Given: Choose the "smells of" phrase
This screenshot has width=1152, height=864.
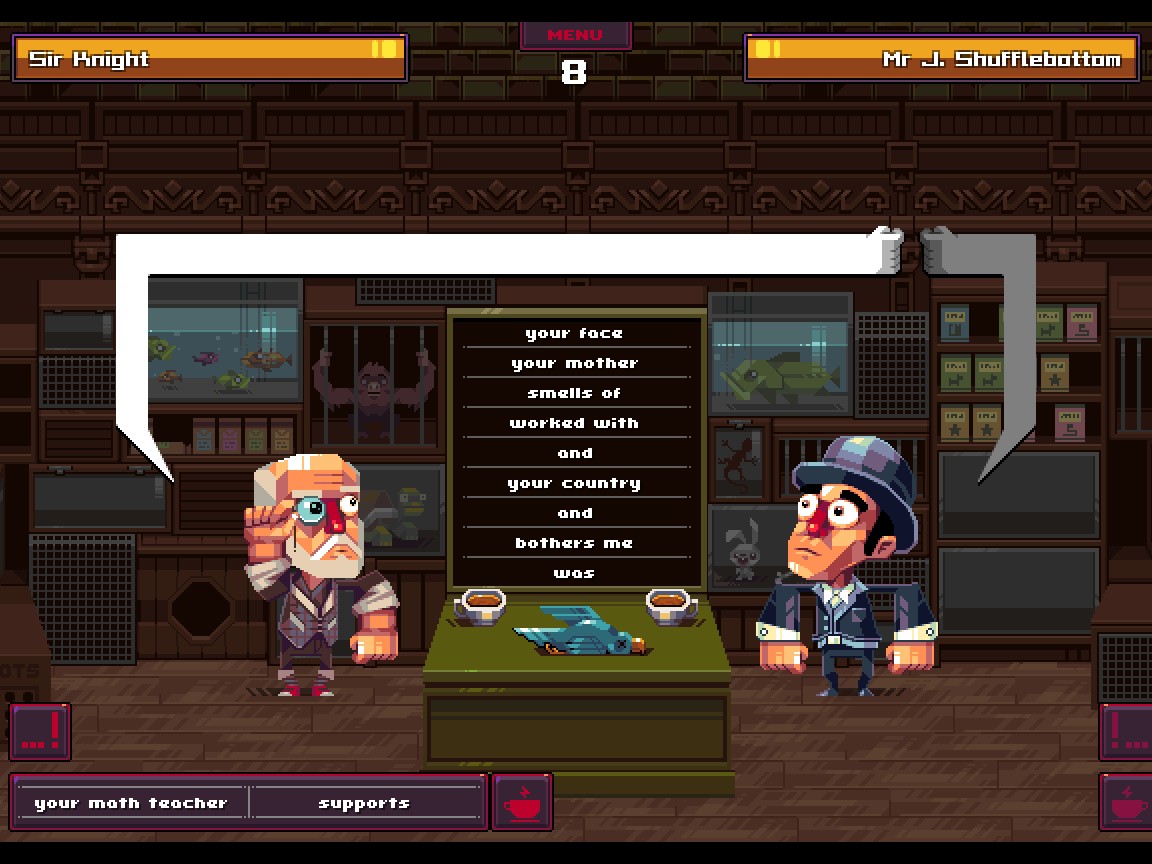Looking at the screenshot, I should 575,393.
